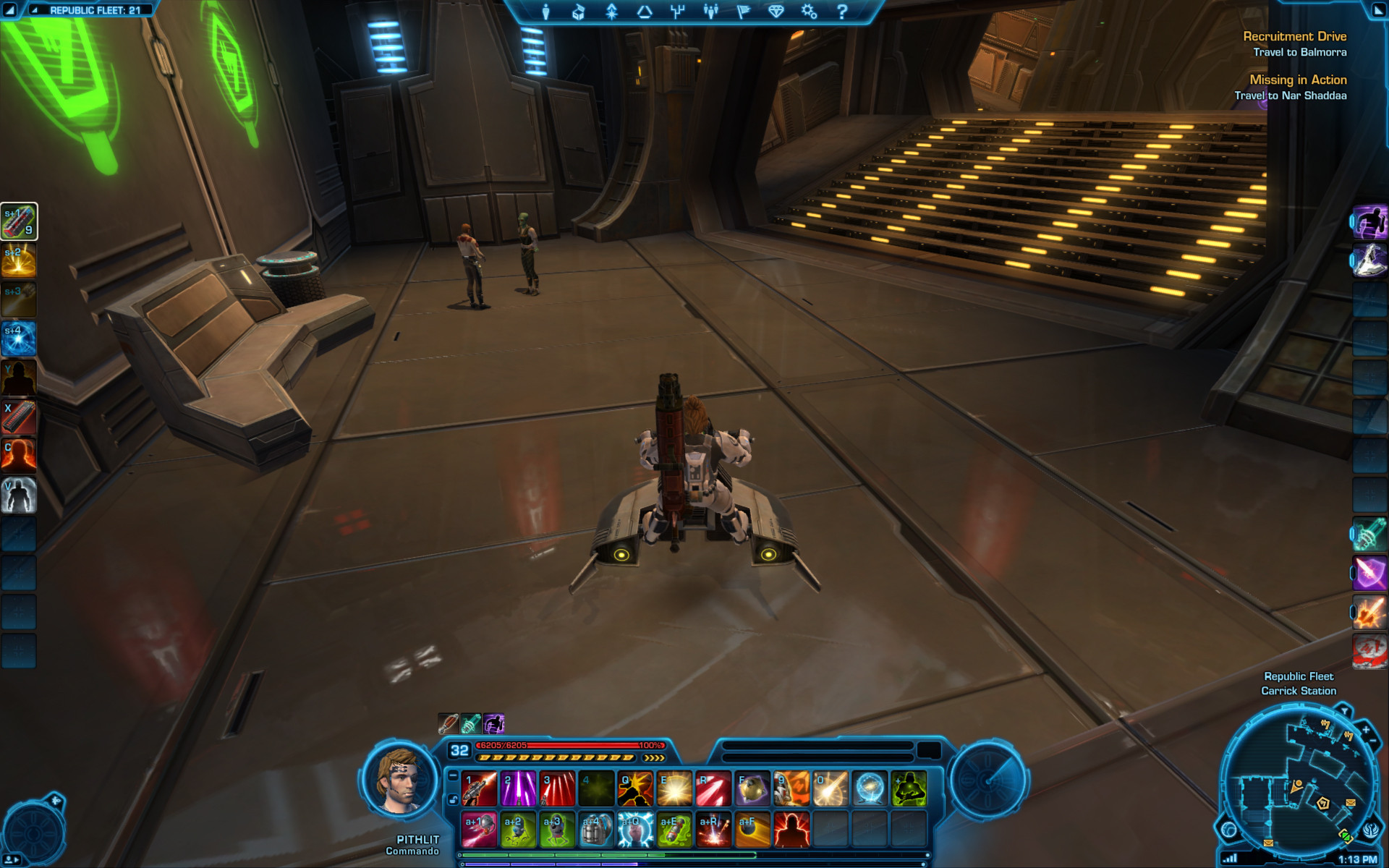
Task: Open the question mark help menu
Action: point(841,12)
